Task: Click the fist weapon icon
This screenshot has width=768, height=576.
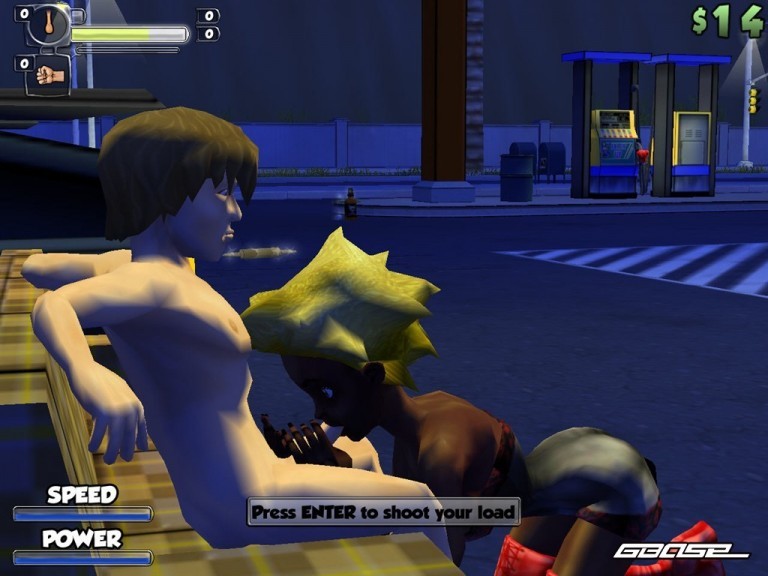Action: pos(48,75)
